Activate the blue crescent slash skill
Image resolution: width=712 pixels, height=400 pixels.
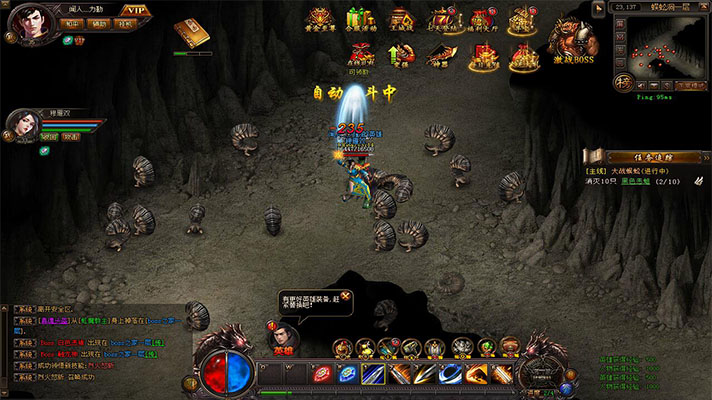click(450, 374)
